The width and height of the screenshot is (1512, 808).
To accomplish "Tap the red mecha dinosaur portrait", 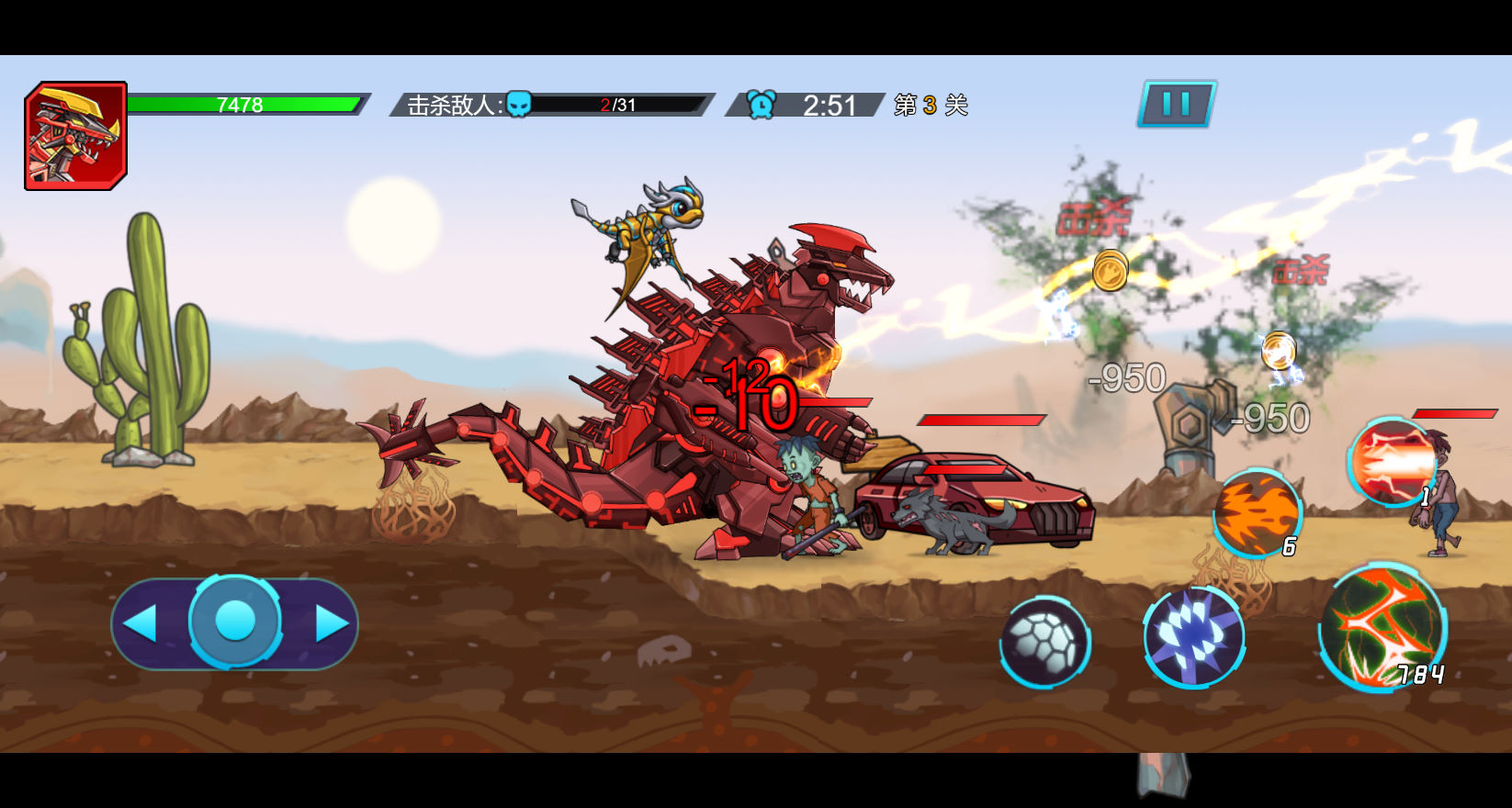I will click(75, 136).
